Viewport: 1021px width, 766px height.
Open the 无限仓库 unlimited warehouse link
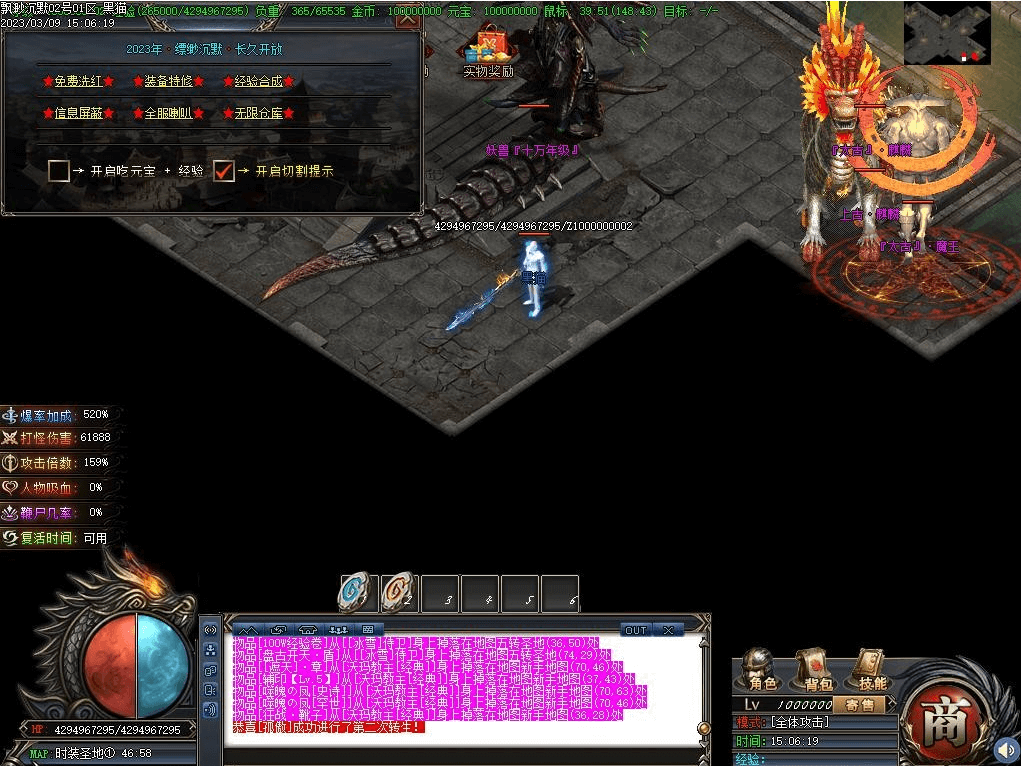click(258, 113)
